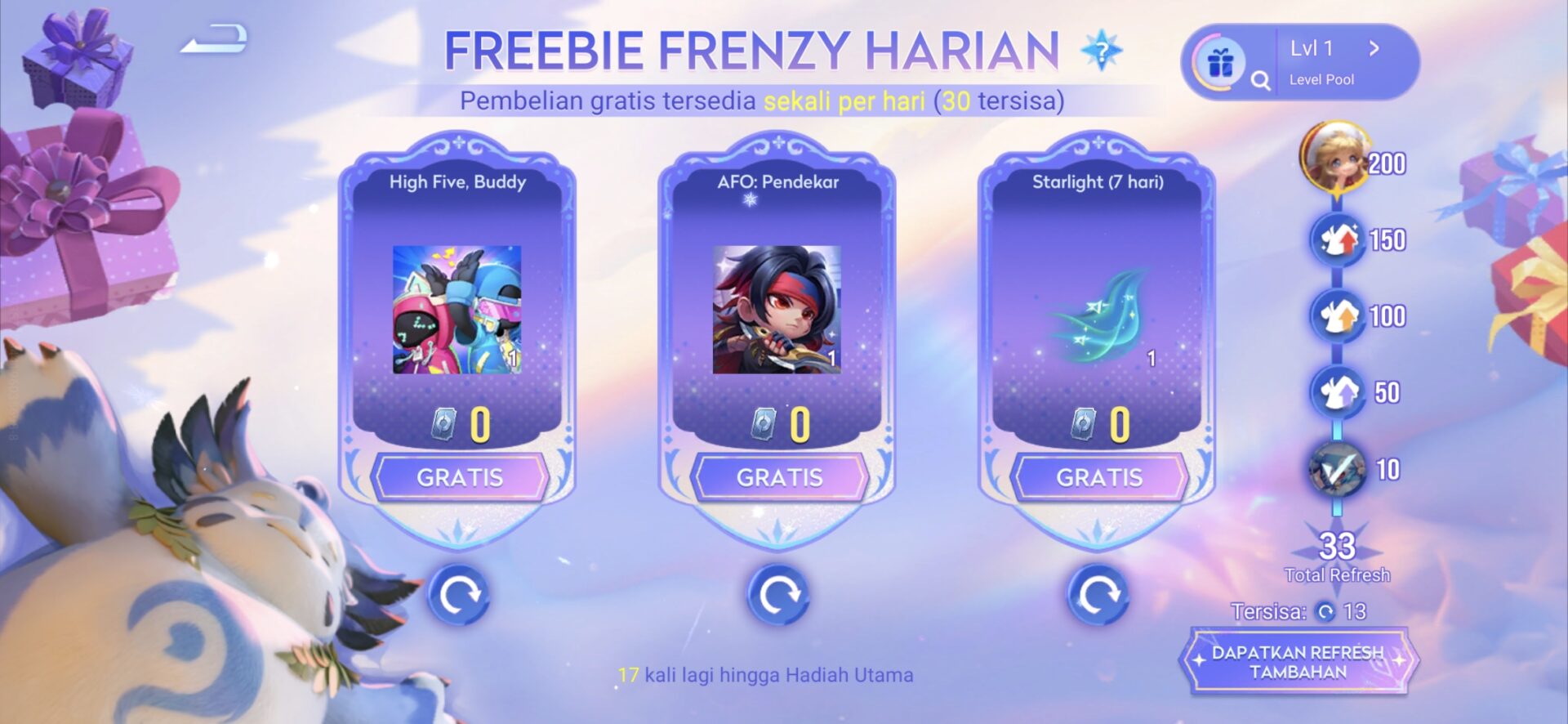Select the 50-point white skin reward icon
This screenshot has height=724, width=1568.
(1338, 392)
